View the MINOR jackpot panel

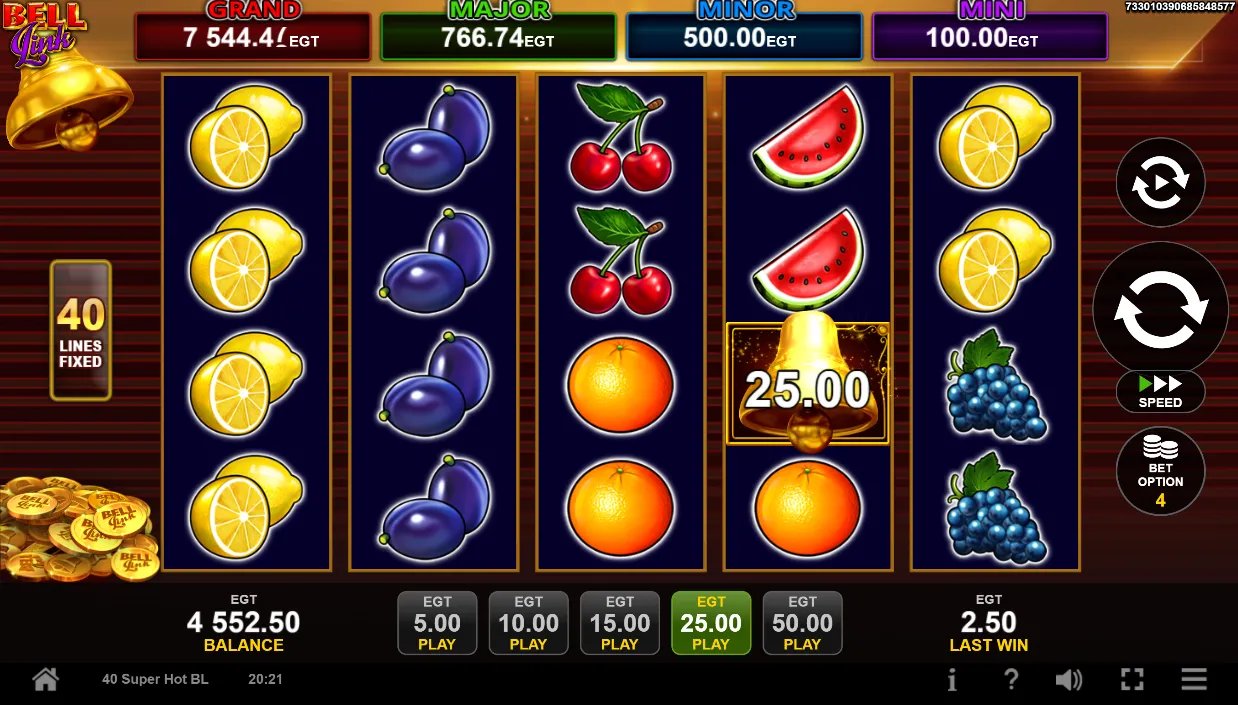click(744, 37)
